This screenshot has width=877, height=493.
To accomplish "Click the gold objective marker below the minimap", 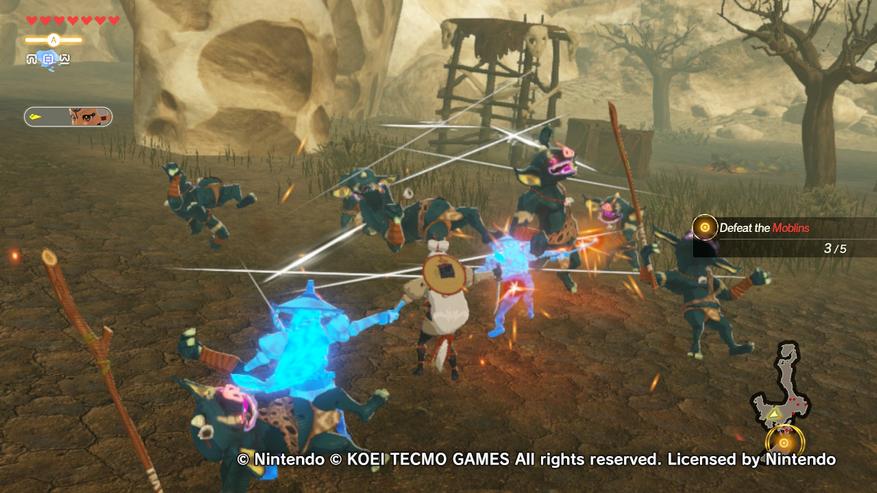I will (x=785, y=441).
